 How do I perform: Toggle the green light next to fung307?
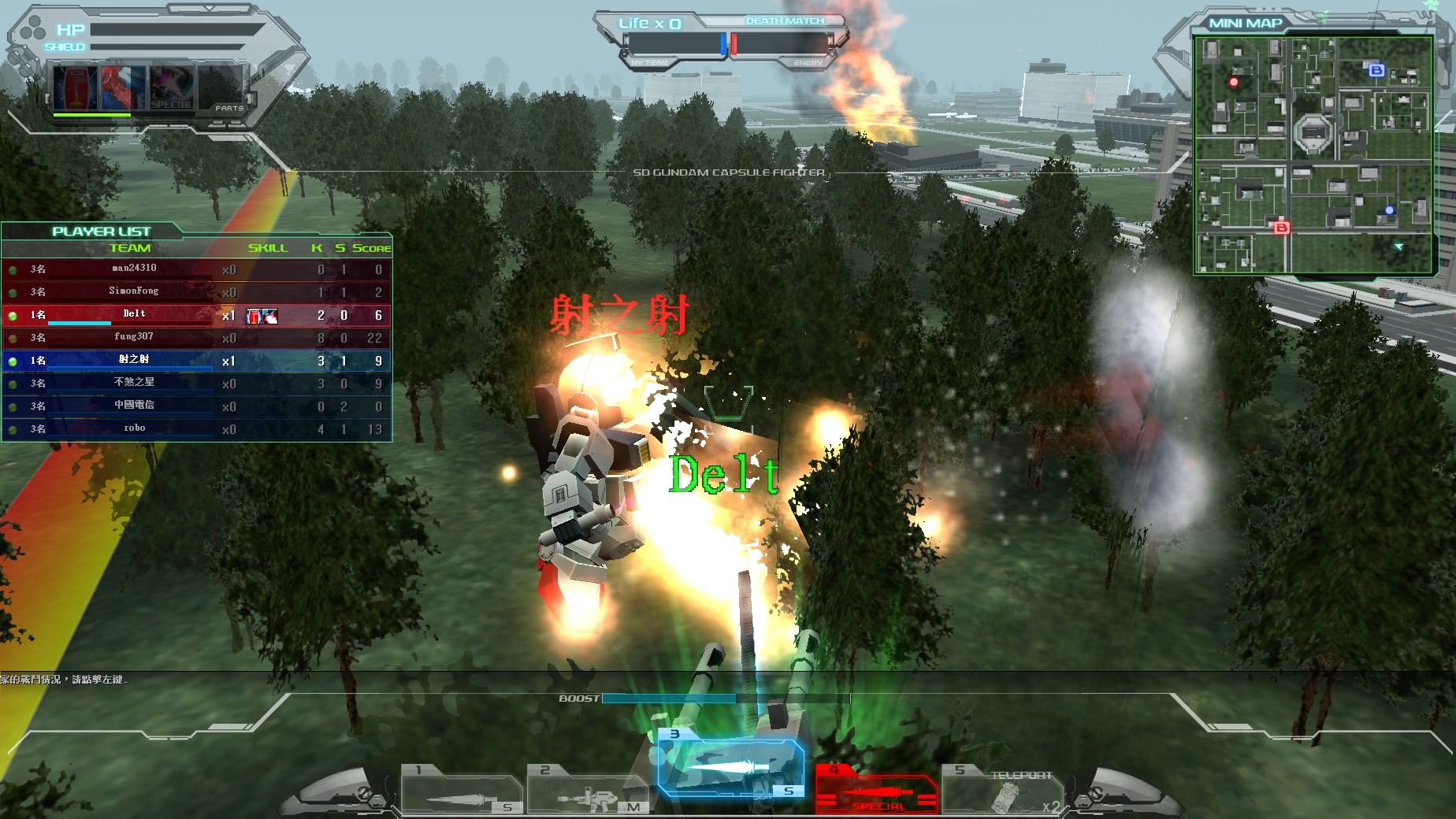[x=11, y=337]
